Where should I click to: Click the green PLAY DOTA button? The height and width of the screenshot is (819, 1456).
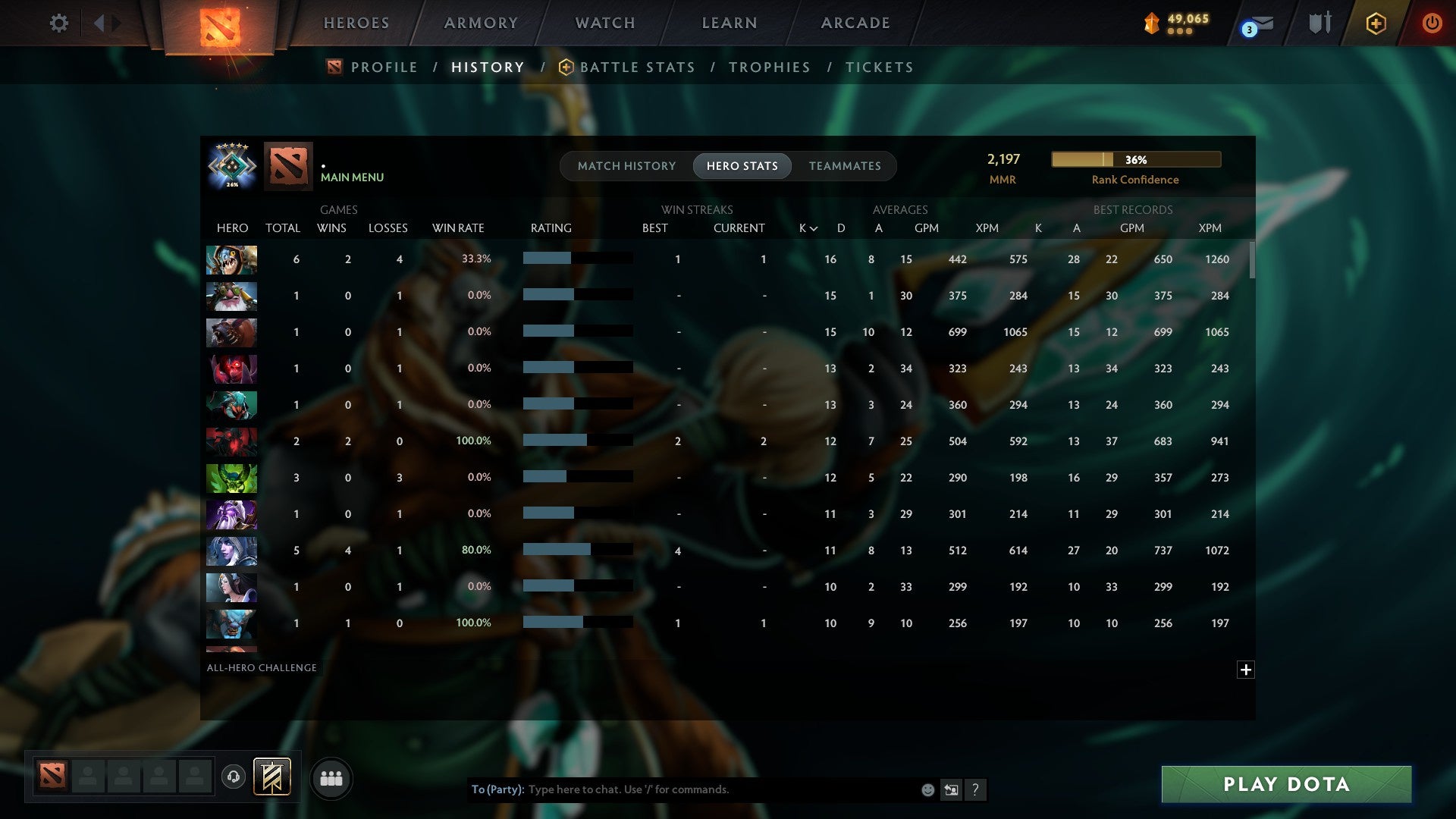[x=1285, y=785]
